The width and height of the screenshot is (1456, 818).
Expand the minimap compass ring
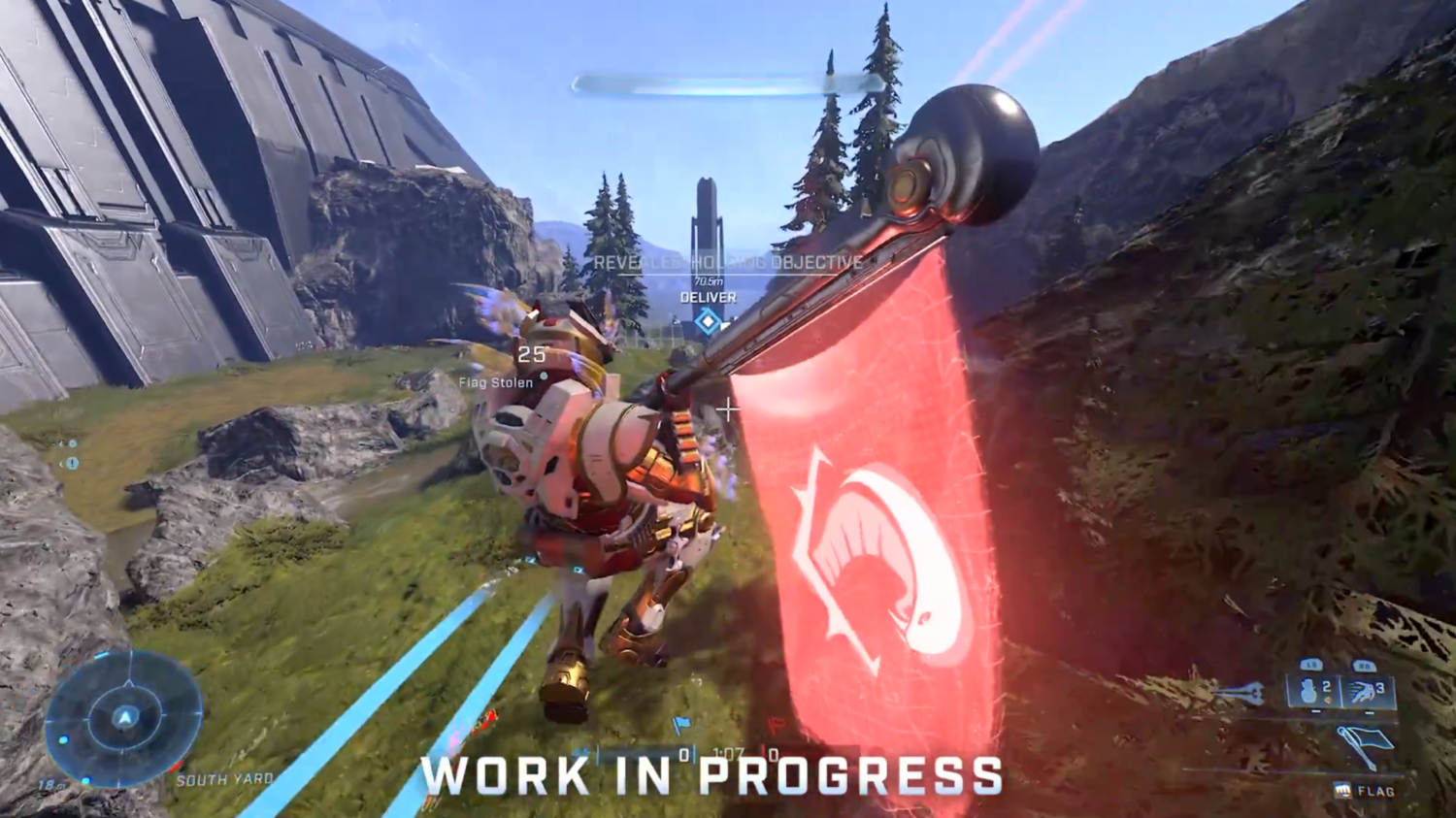(x=125, y=691)
